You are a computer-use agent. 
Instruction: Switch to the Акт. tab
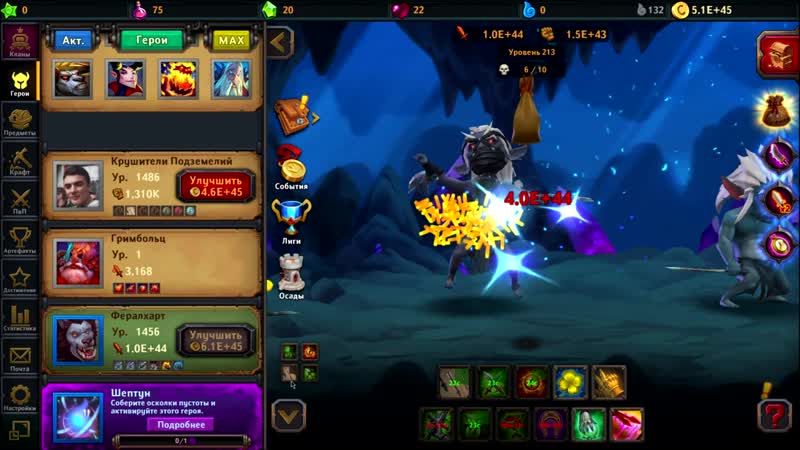point(73,40)
